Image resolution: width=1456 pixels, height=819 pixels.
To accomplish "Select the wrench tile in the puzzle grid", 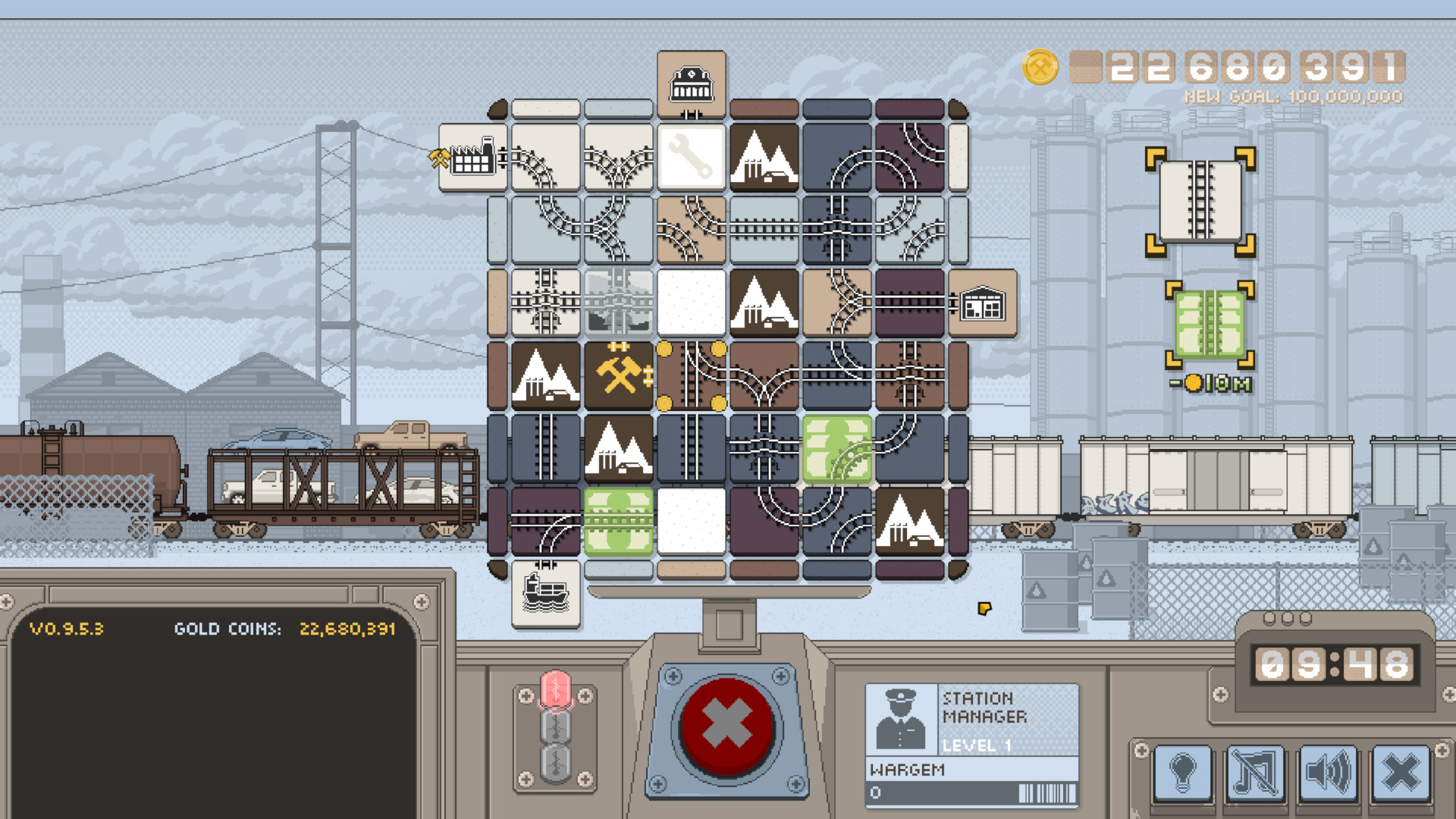I will [x=691, y=157].
